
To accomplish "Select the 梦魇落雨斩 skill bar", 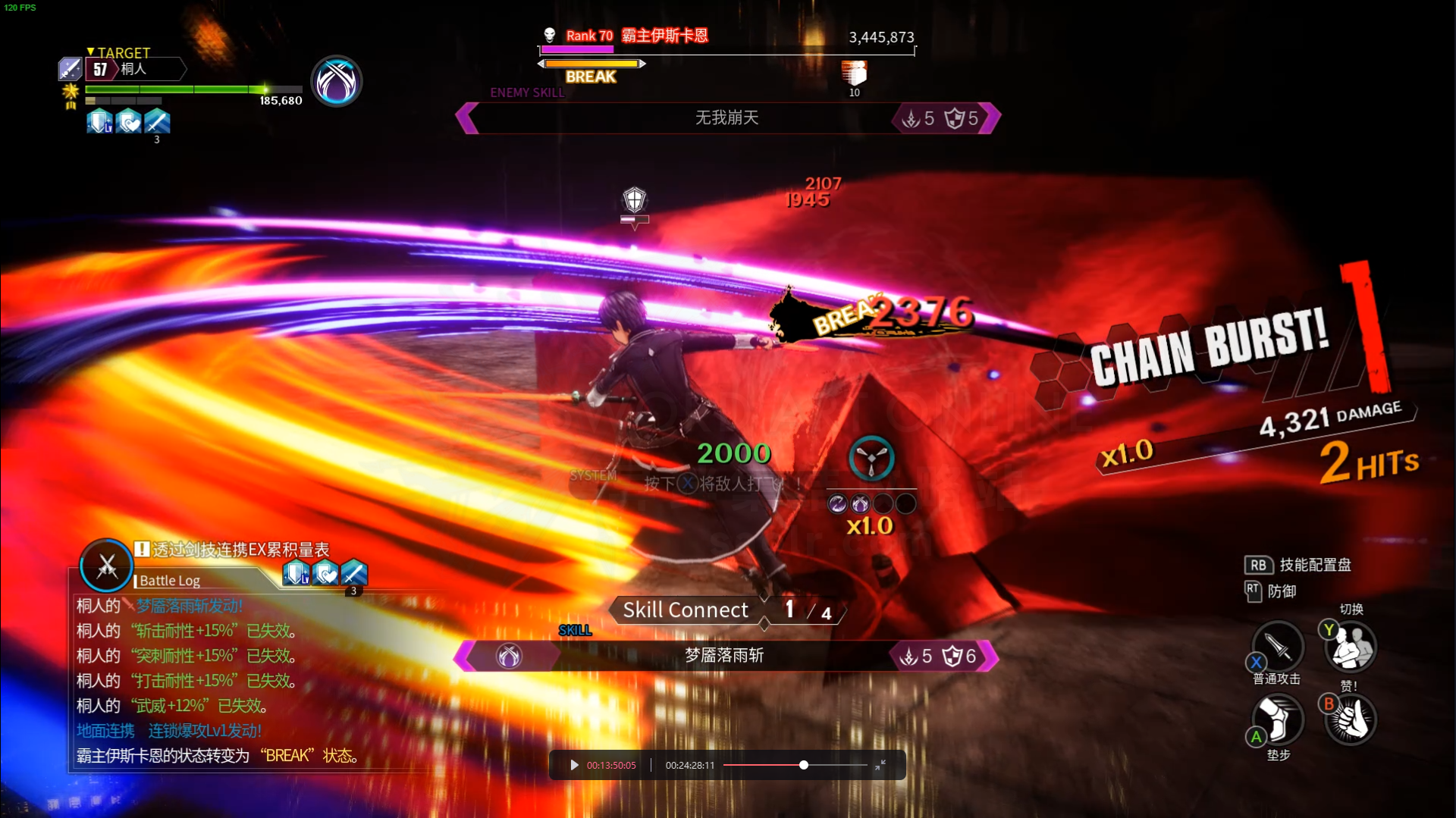I will tap(725, 656).
